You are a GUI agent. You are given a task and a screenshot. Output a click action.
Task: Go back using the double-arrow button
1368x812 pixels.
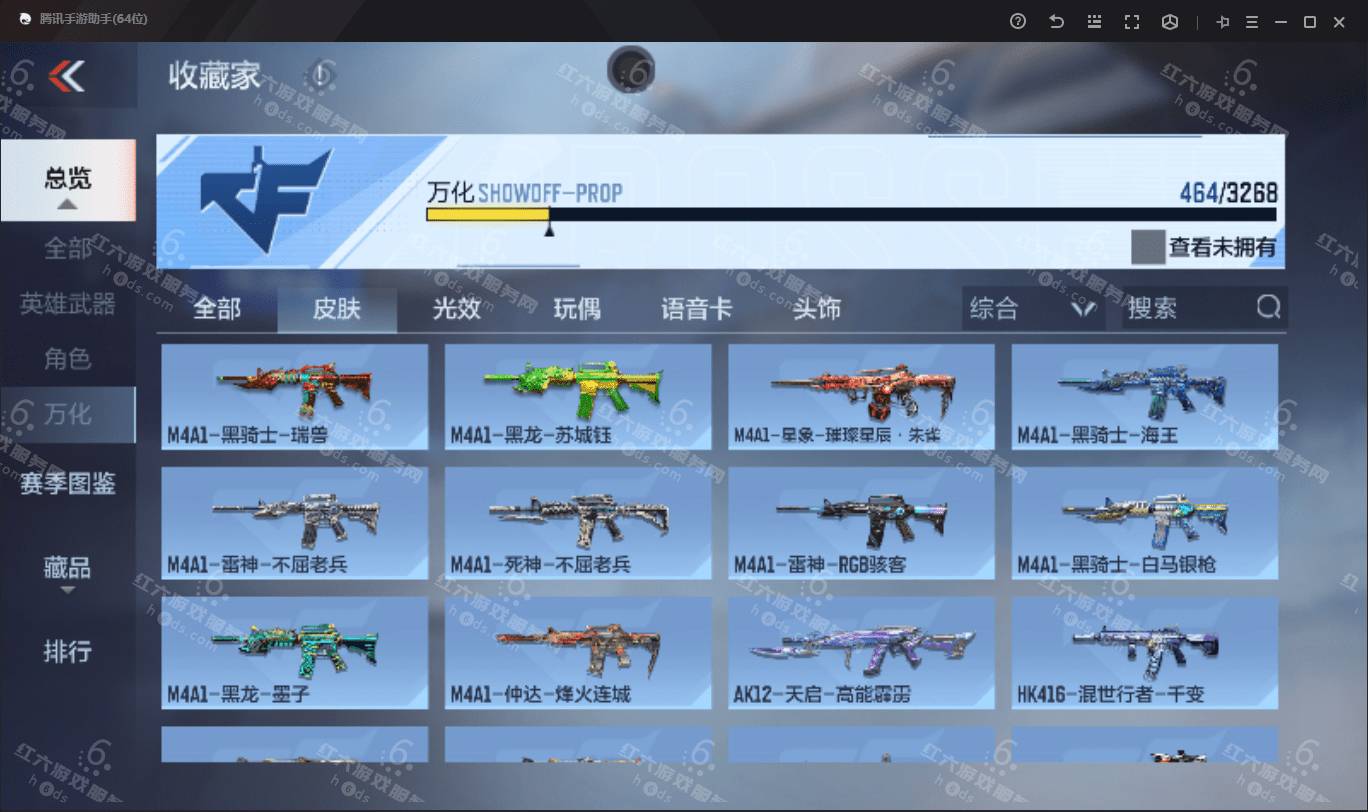pyautogui.click(x=66, y=75)
